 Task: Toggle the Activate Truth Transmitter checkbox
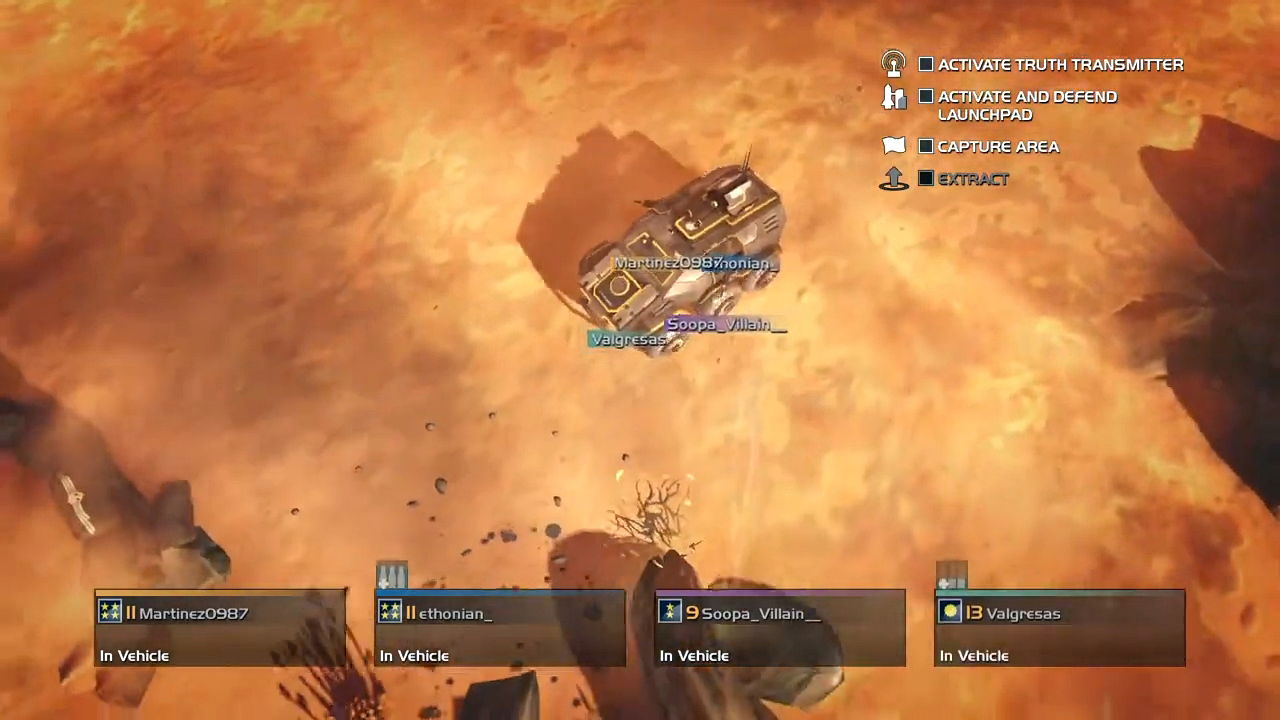point(926,65)
